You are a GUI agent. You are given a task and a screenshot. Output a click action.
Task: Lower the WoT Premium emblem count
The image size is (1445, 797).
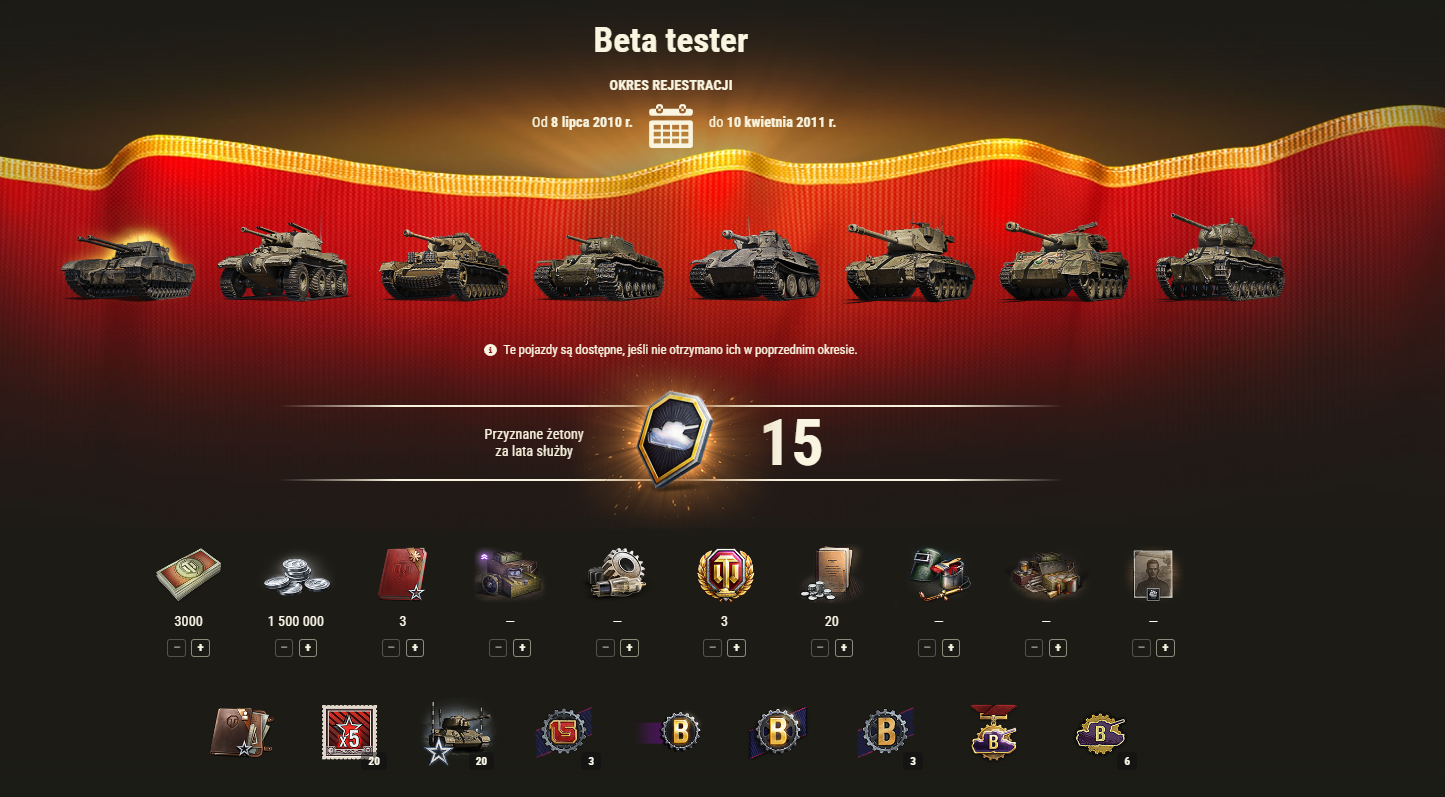[712, 648]
